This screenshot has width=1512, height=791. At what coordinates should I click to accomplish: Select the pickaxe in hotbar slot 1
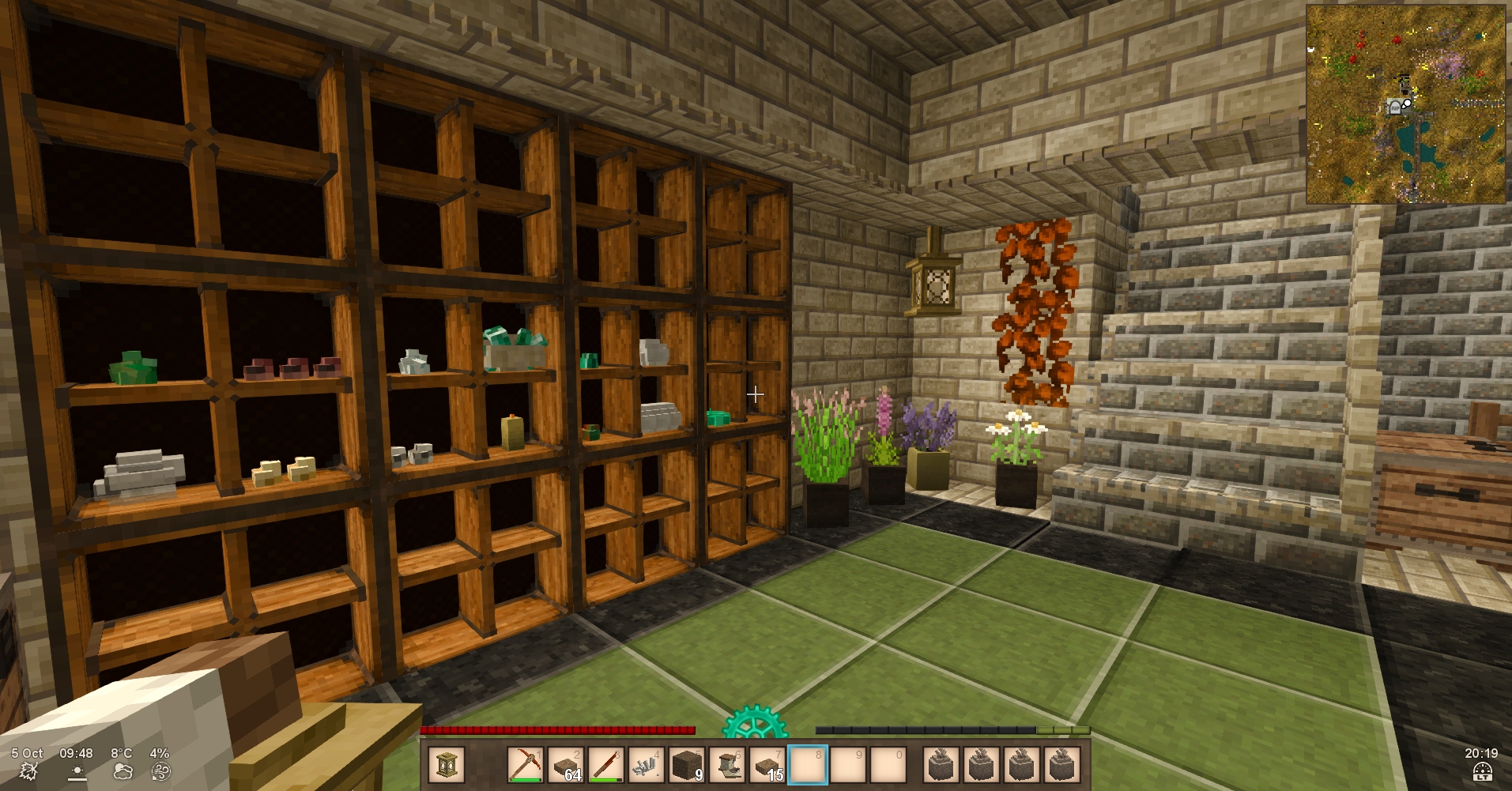[525, 765]
